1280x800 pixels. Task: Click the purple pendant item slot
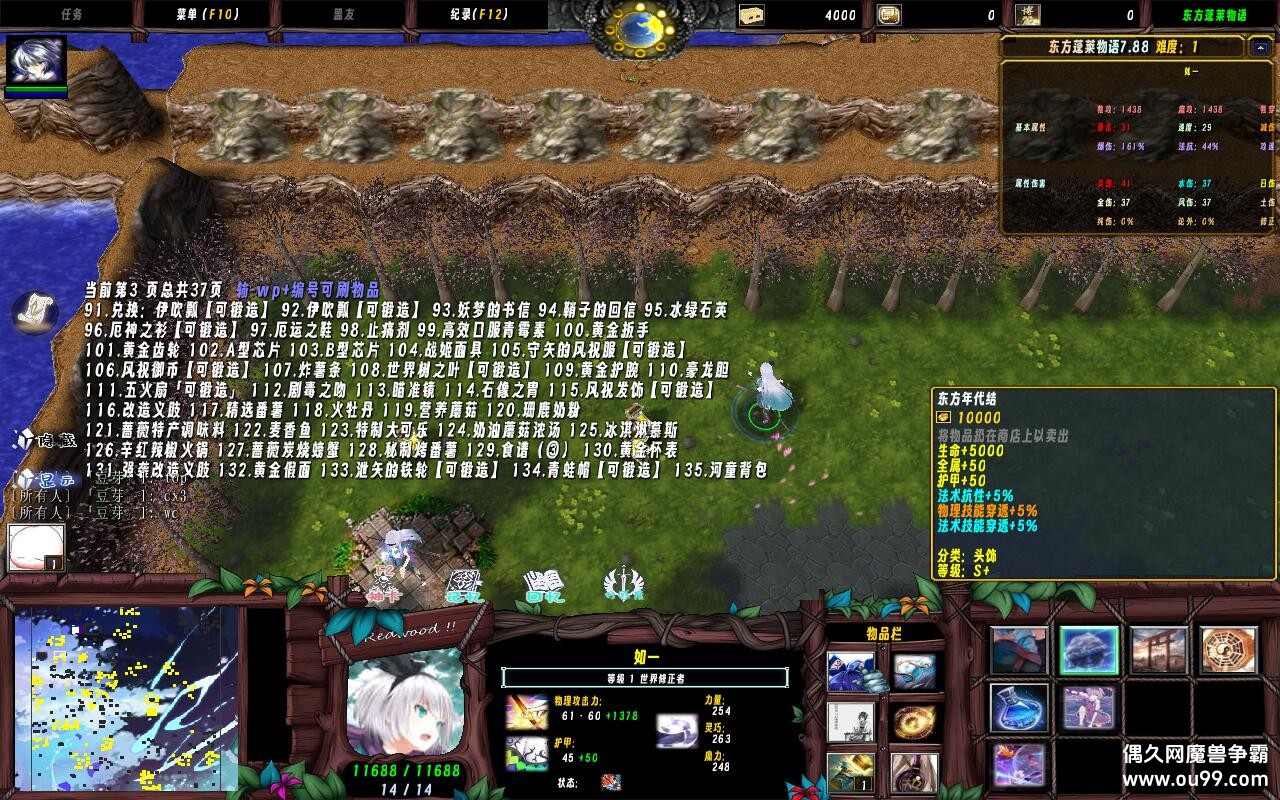[x=913, y=774]
